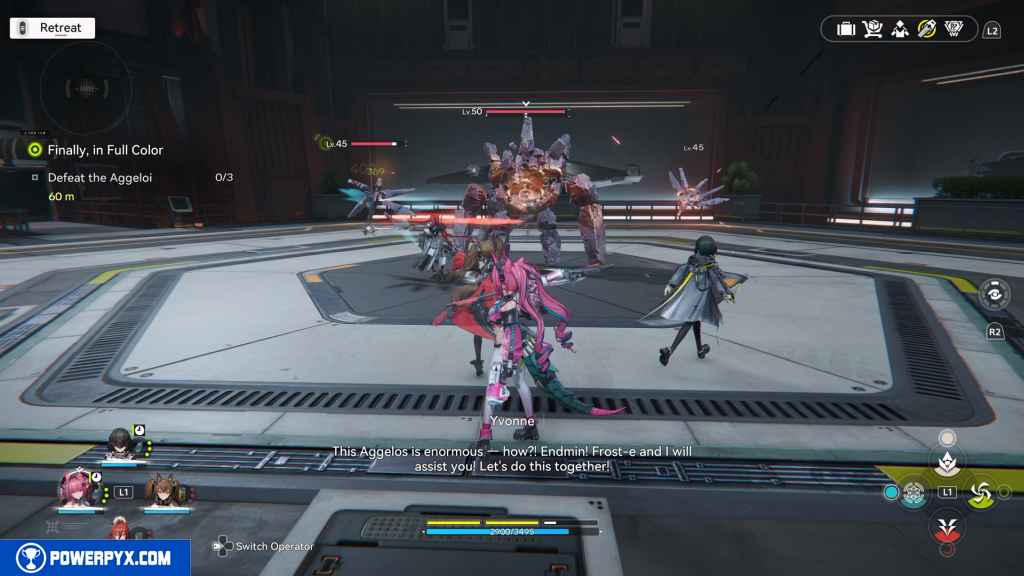Screen dimensions: 1024x576
Task: Click the Retreat button
Action: (x=52, y=28)
